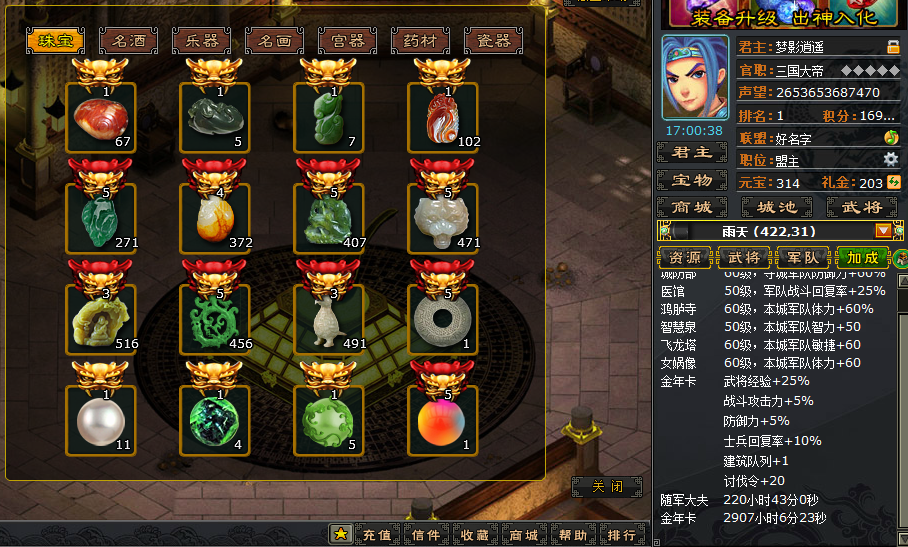
Task: Switch to the 药材 tab
Action: pos(420,41)
